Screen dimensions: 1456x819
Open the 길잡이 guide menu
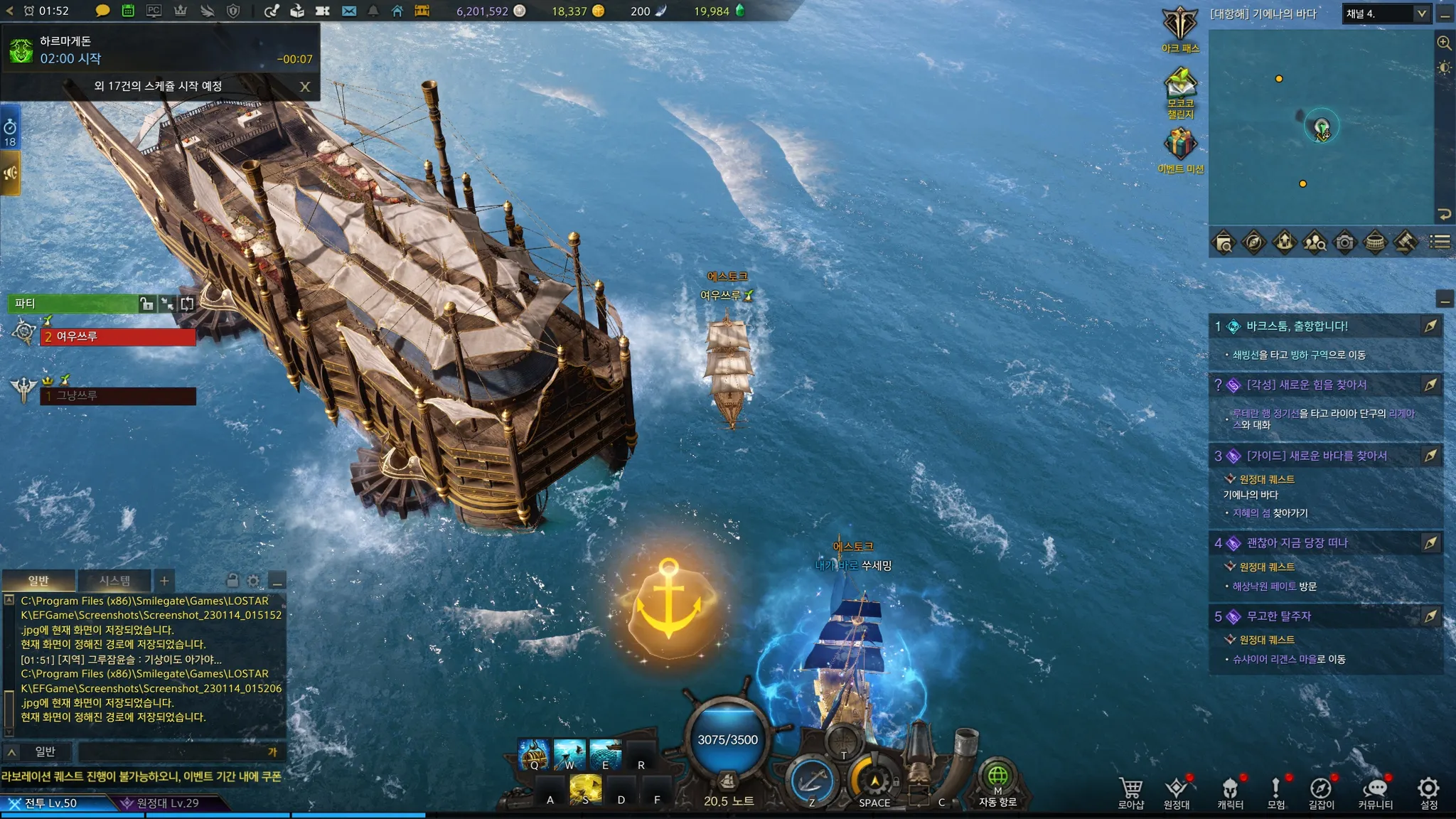1321,791
